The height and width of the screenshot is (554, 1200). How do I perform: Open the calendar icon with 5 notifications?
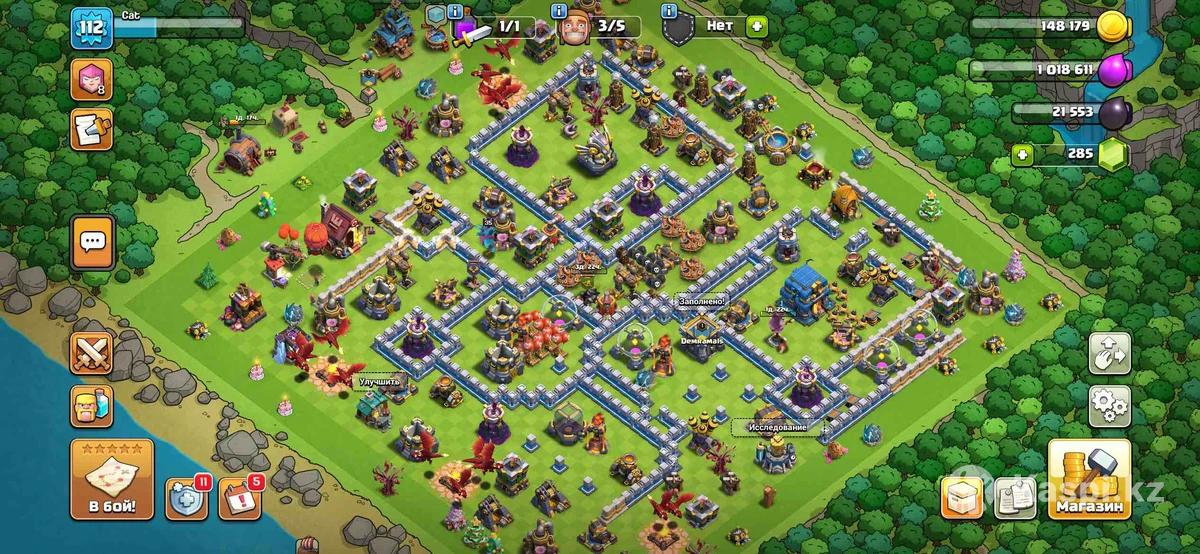coord(239,498)
